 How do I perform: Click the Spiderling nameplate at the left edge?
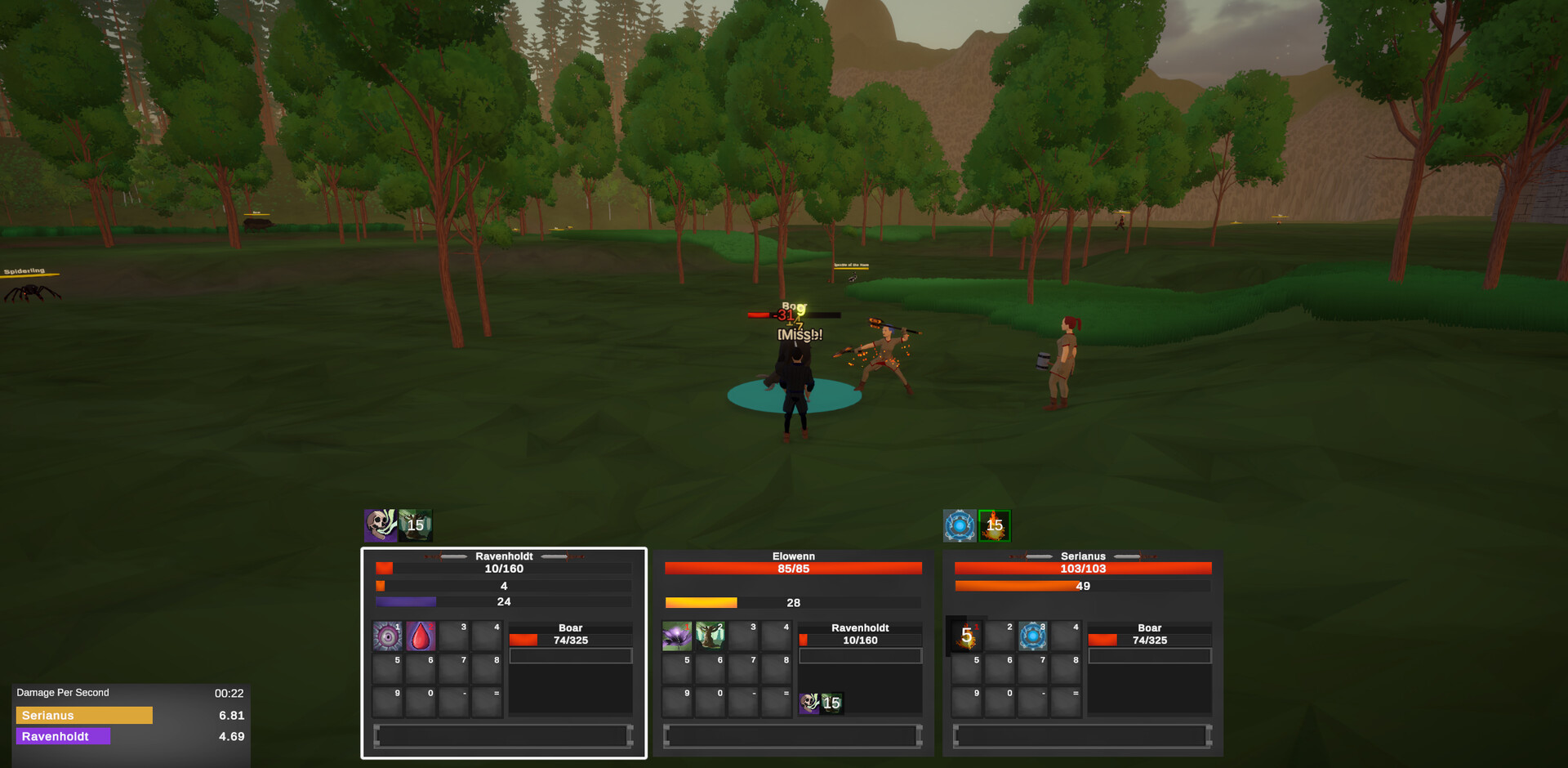(x=24, y=272)
